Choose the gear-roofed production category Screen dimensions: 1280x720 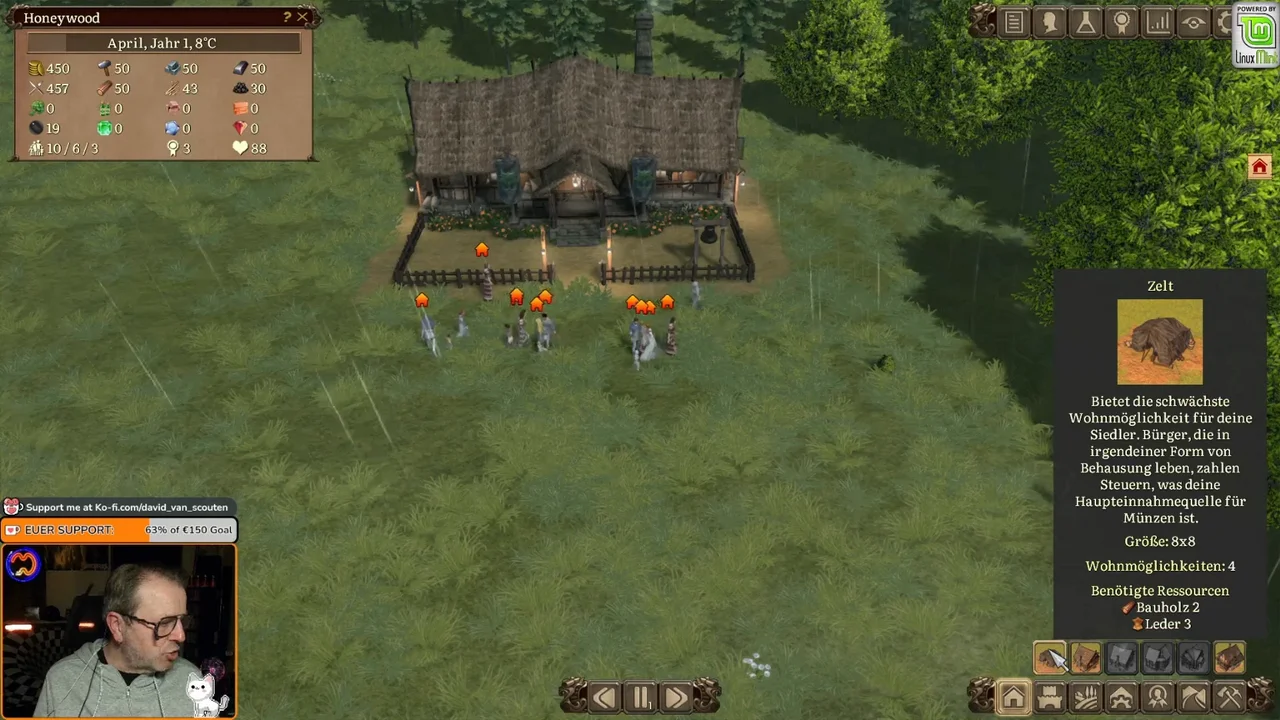pyautogui.click(x=1122, y=697)
